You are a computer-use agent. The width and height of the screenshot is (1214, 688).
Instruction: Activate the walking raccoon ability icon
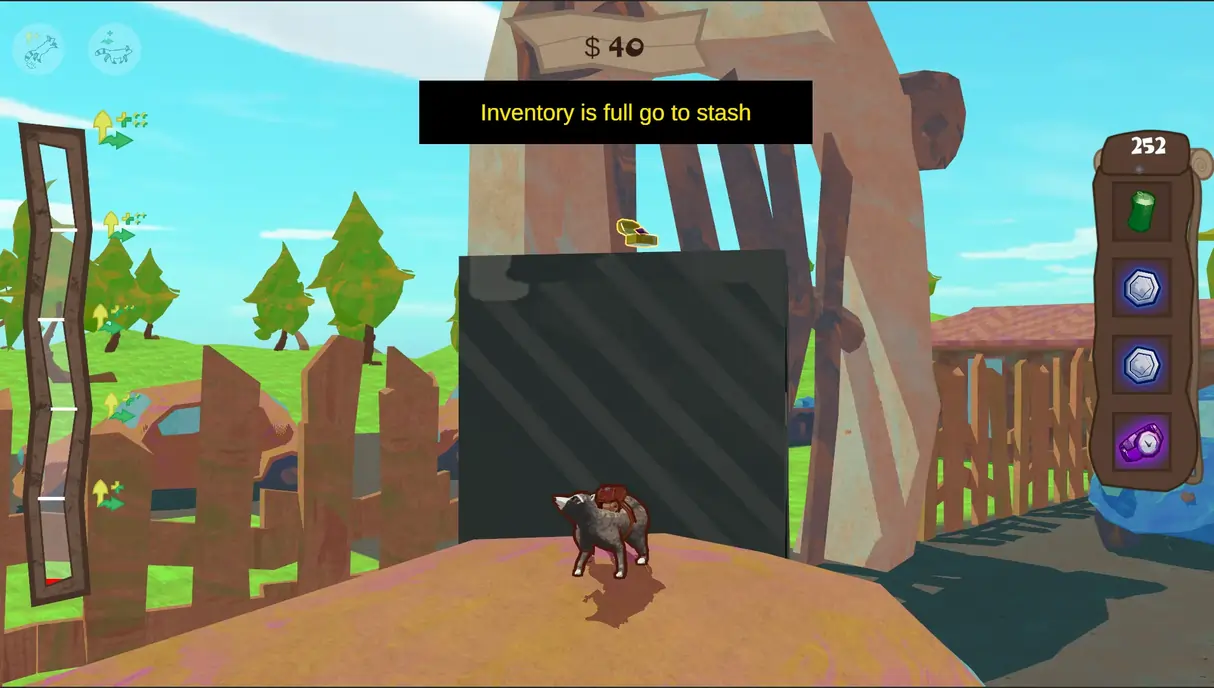(x=114, y=48)
